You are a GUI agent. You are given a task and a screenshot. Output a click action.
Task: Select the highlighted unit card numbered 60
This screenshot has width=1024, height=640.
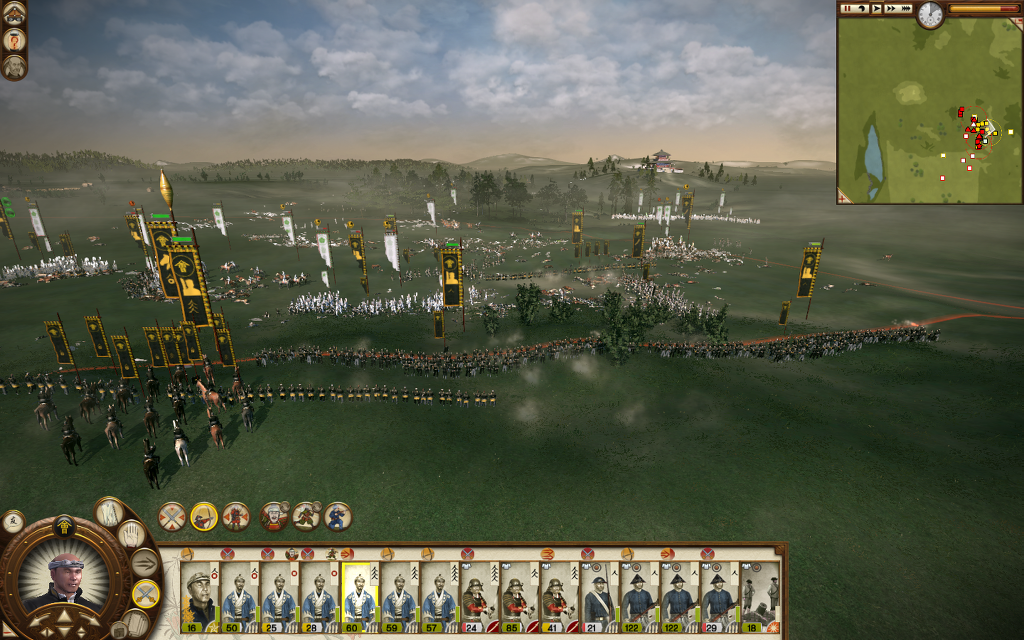[x=359, y=595]
